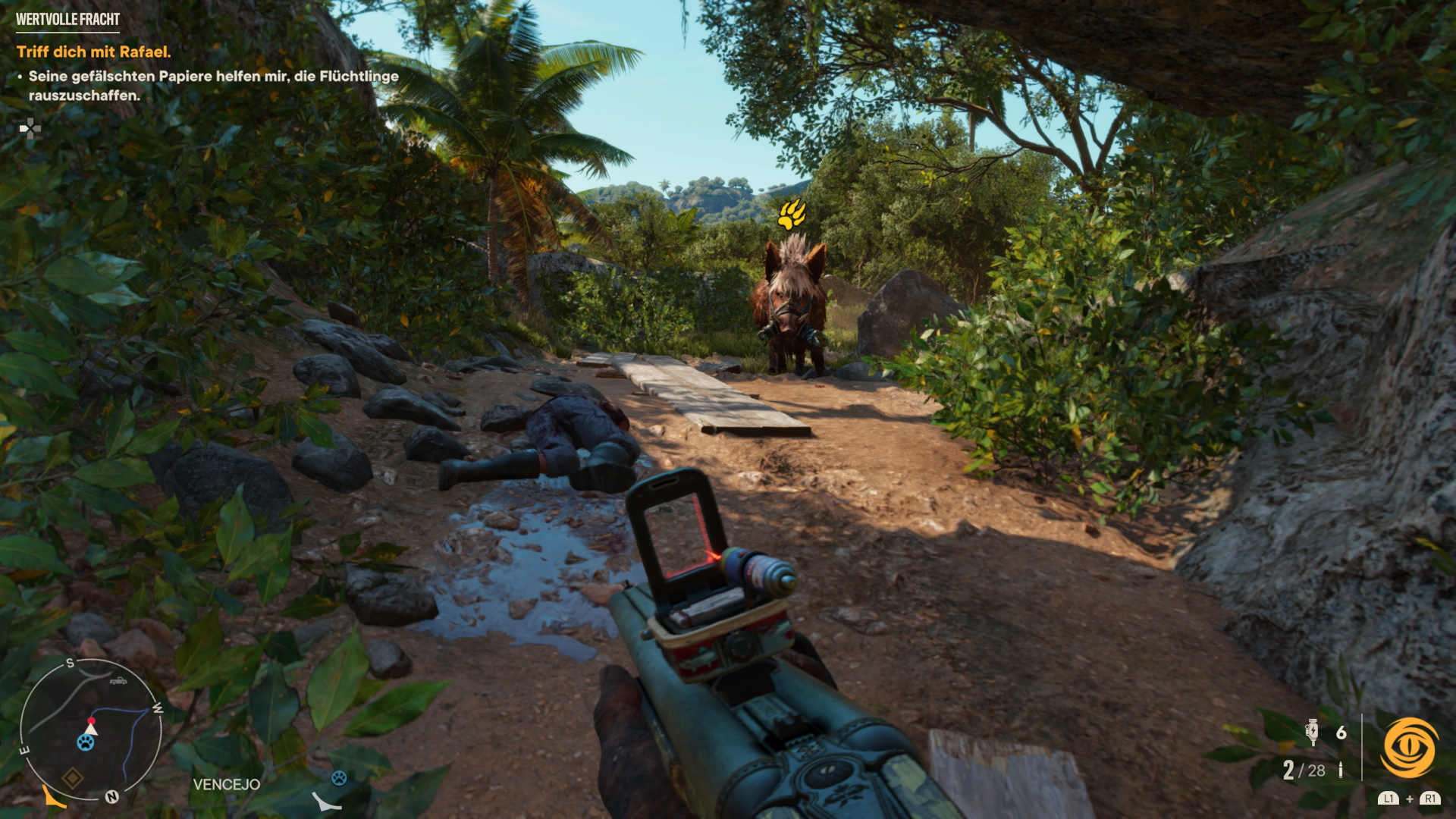This screenshot has width=1456, height=819.
Task: Click the d-pad icon below the objective
Action: click(30, 129)
